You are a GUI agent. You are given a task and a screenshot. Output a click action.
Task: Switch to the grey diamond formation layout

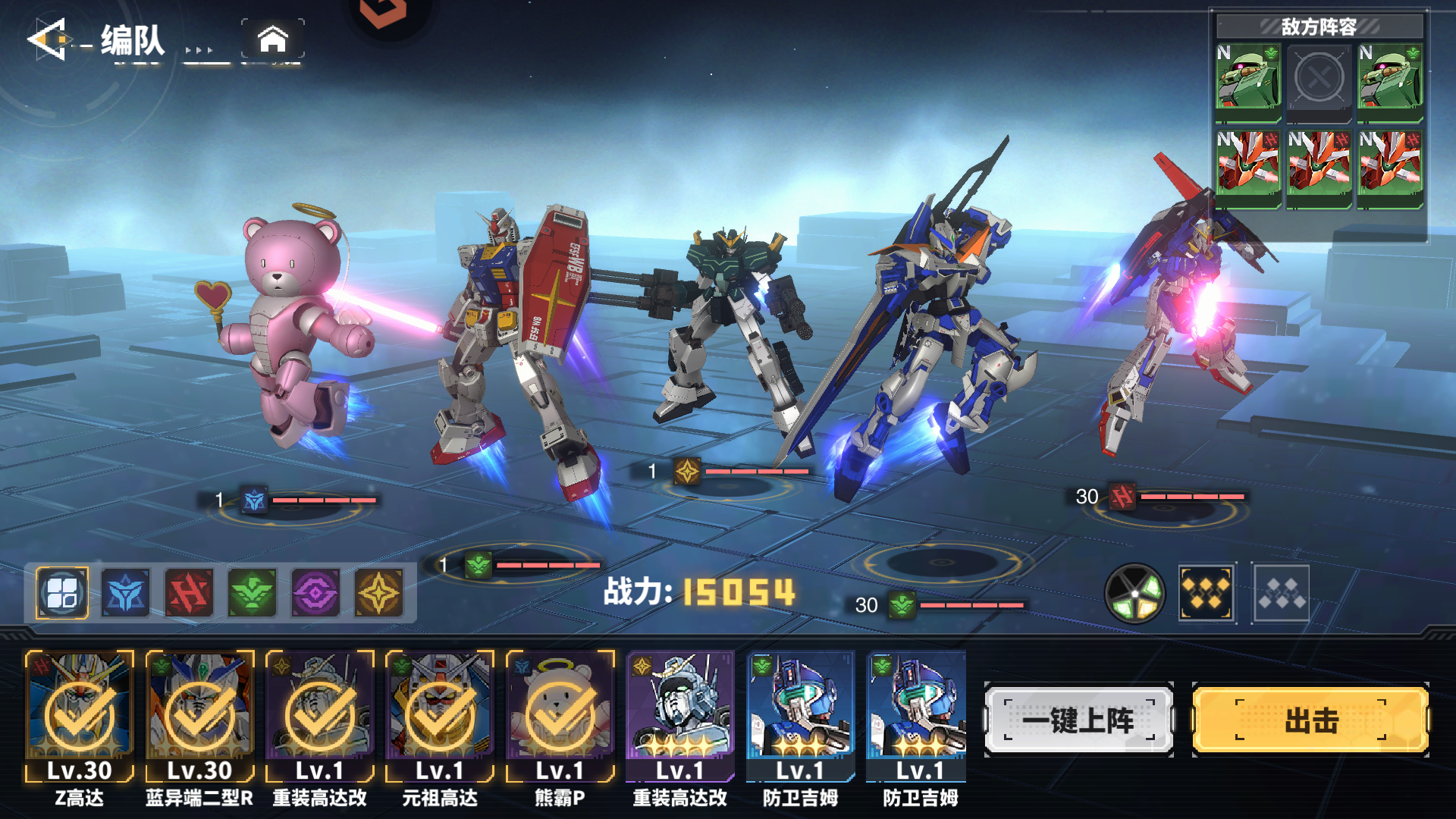tap(1281, 593)
